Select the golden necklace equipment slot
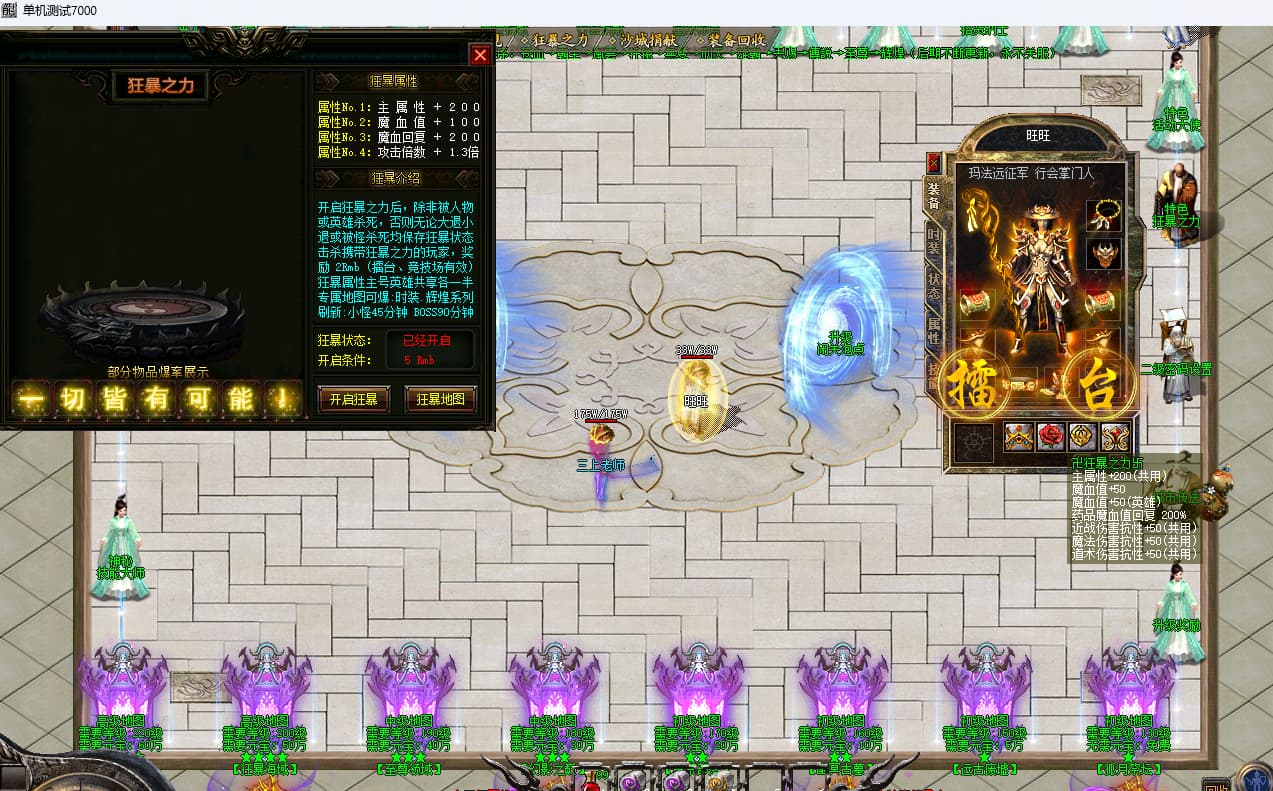Image resolution: width=1273 pixels, height=791 pixels. point(1103,214)
